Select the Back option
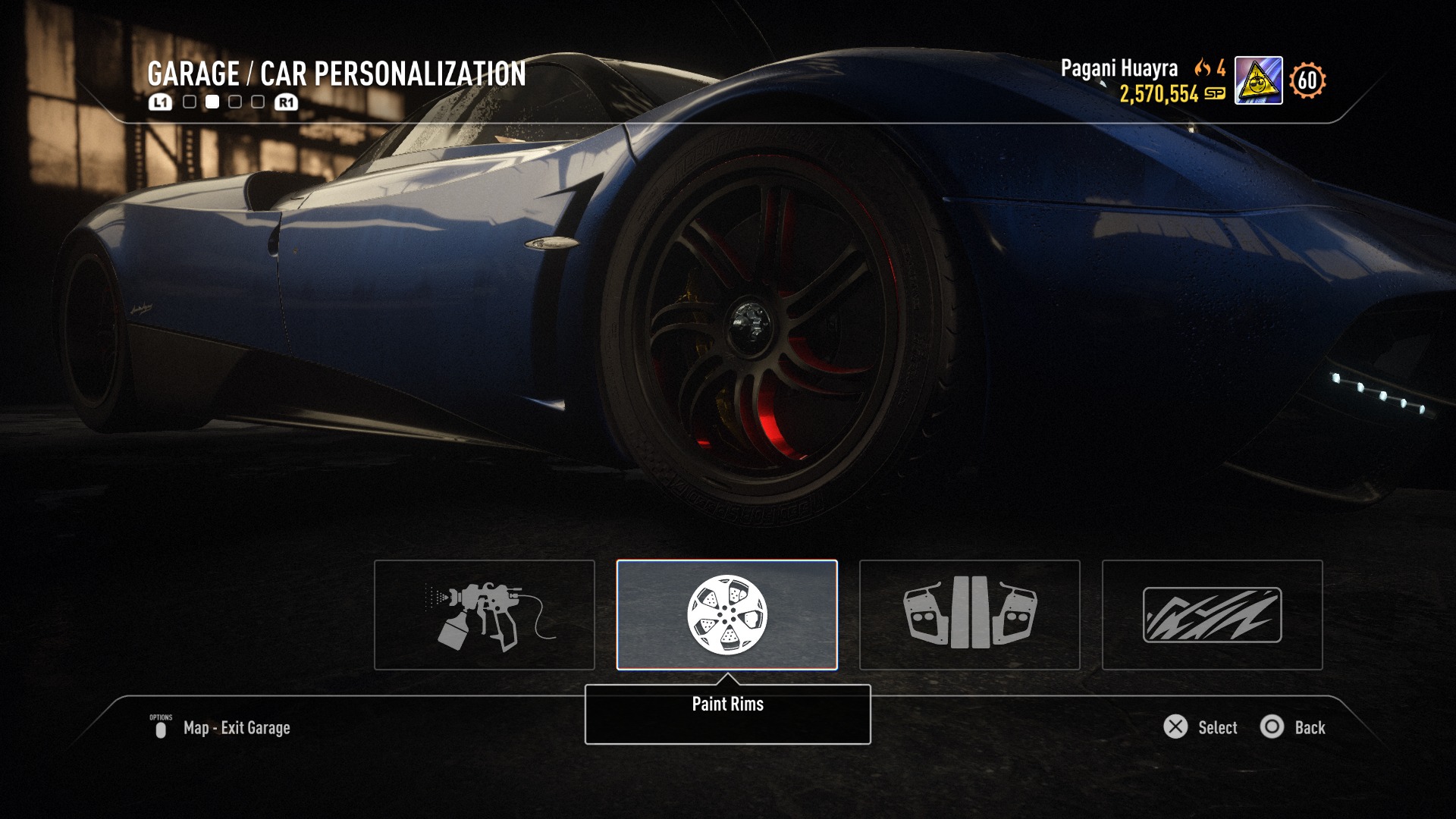The image size is (1456, 819). point(1309,728)
